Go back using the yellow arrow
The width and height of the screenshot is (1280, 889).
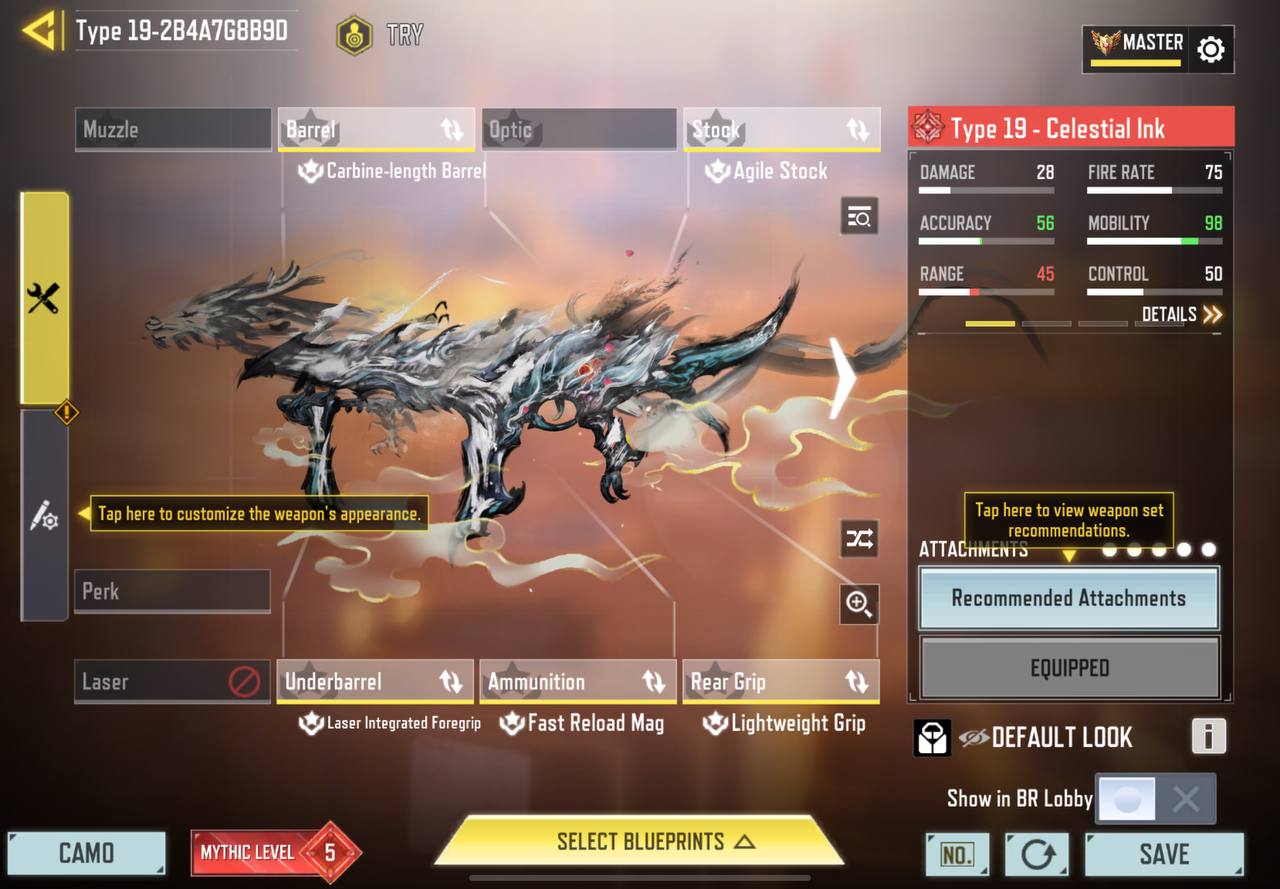point(38,32)
